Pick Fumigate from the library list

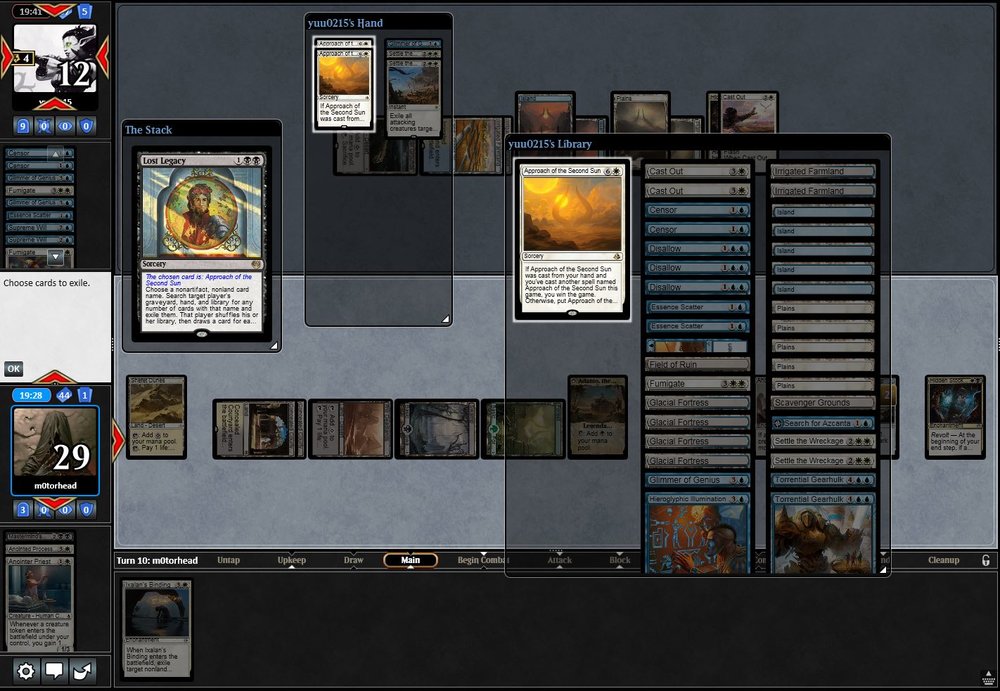point(697,383)
